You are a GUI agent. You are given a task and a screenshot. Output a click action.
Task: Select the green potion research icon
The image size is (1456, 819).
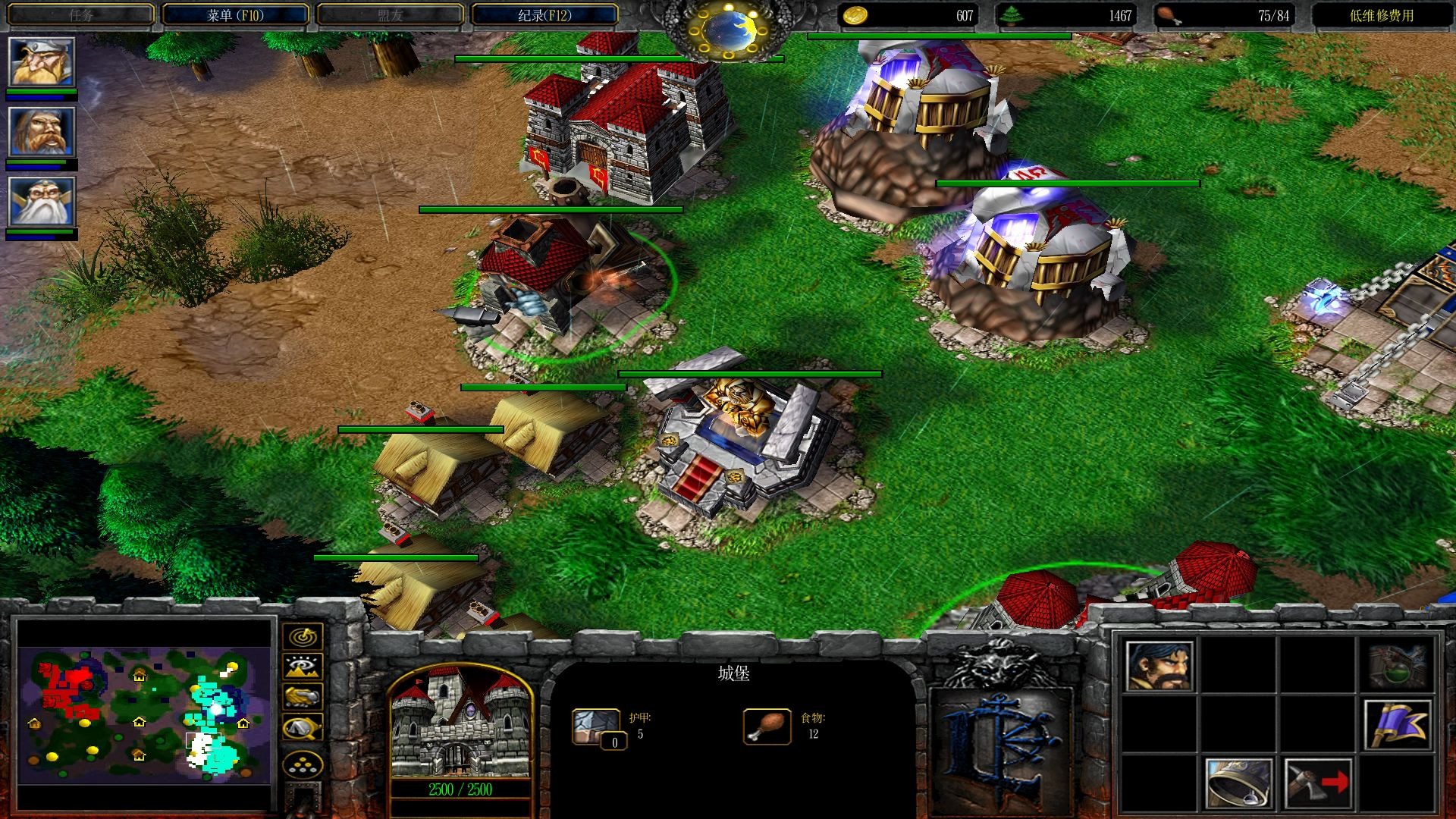click(1397, 667)
